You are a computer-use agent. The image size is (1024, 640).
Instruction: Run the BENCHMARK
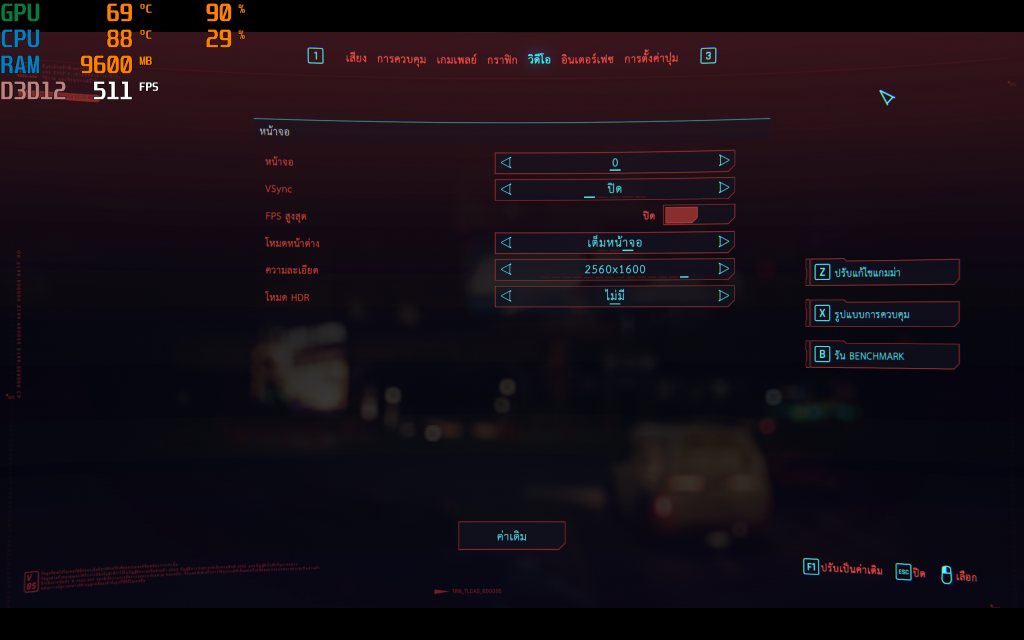point(882,355)
